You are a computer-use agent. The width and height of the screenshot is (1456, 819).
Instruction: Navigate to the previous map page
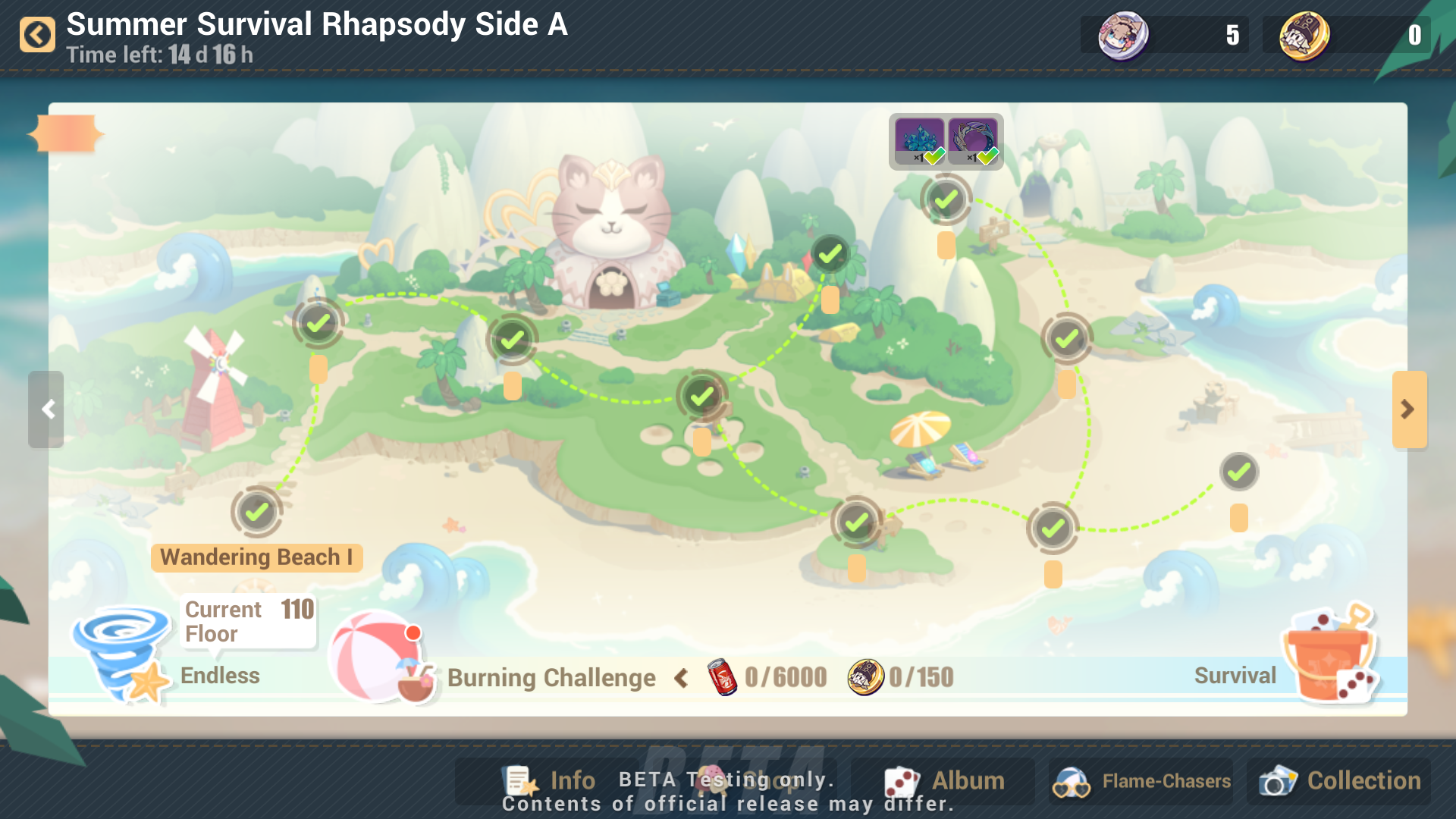coord(47,409)
